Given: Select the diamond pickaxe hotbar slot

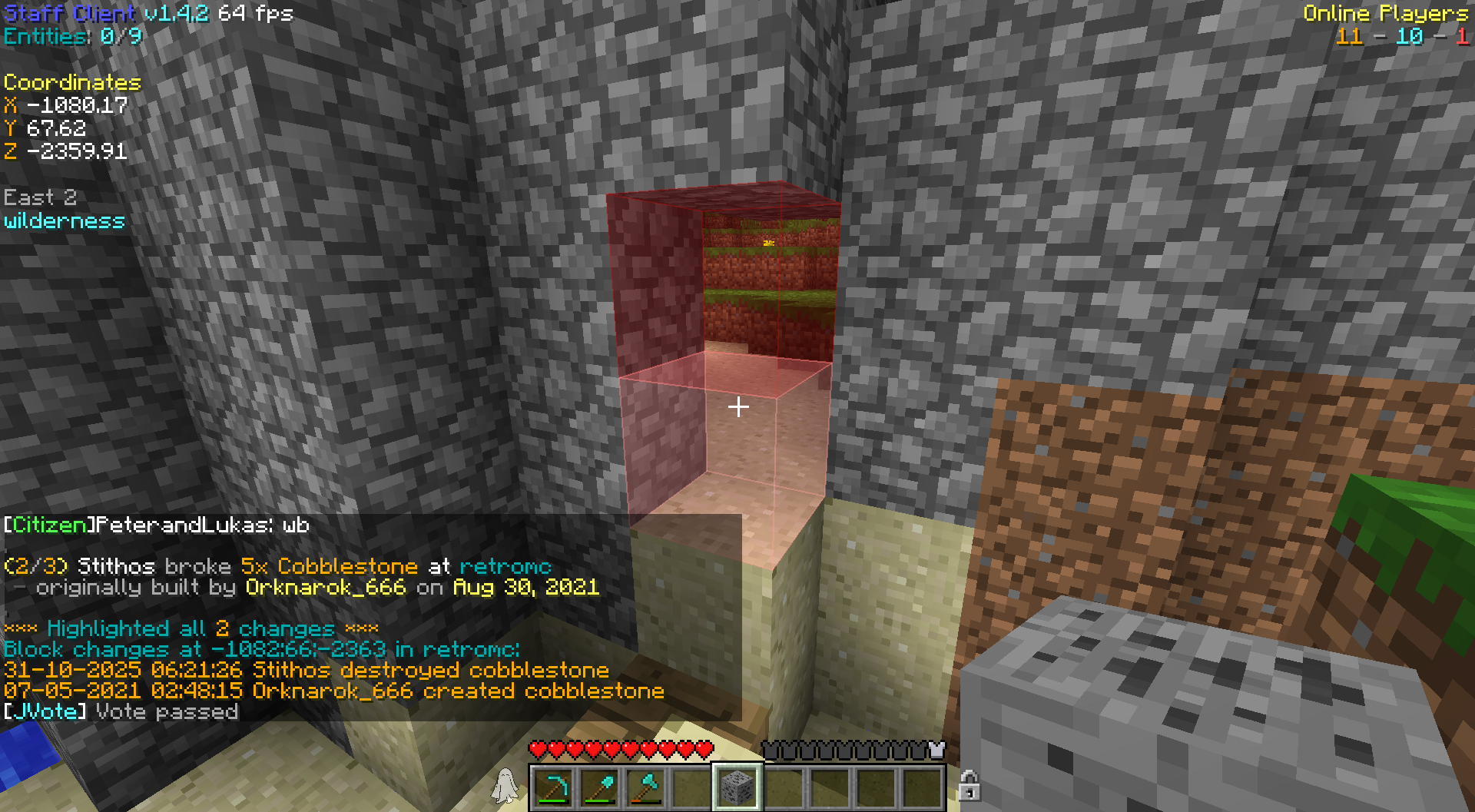Looking at the screenshot, I should coord(553,787).
